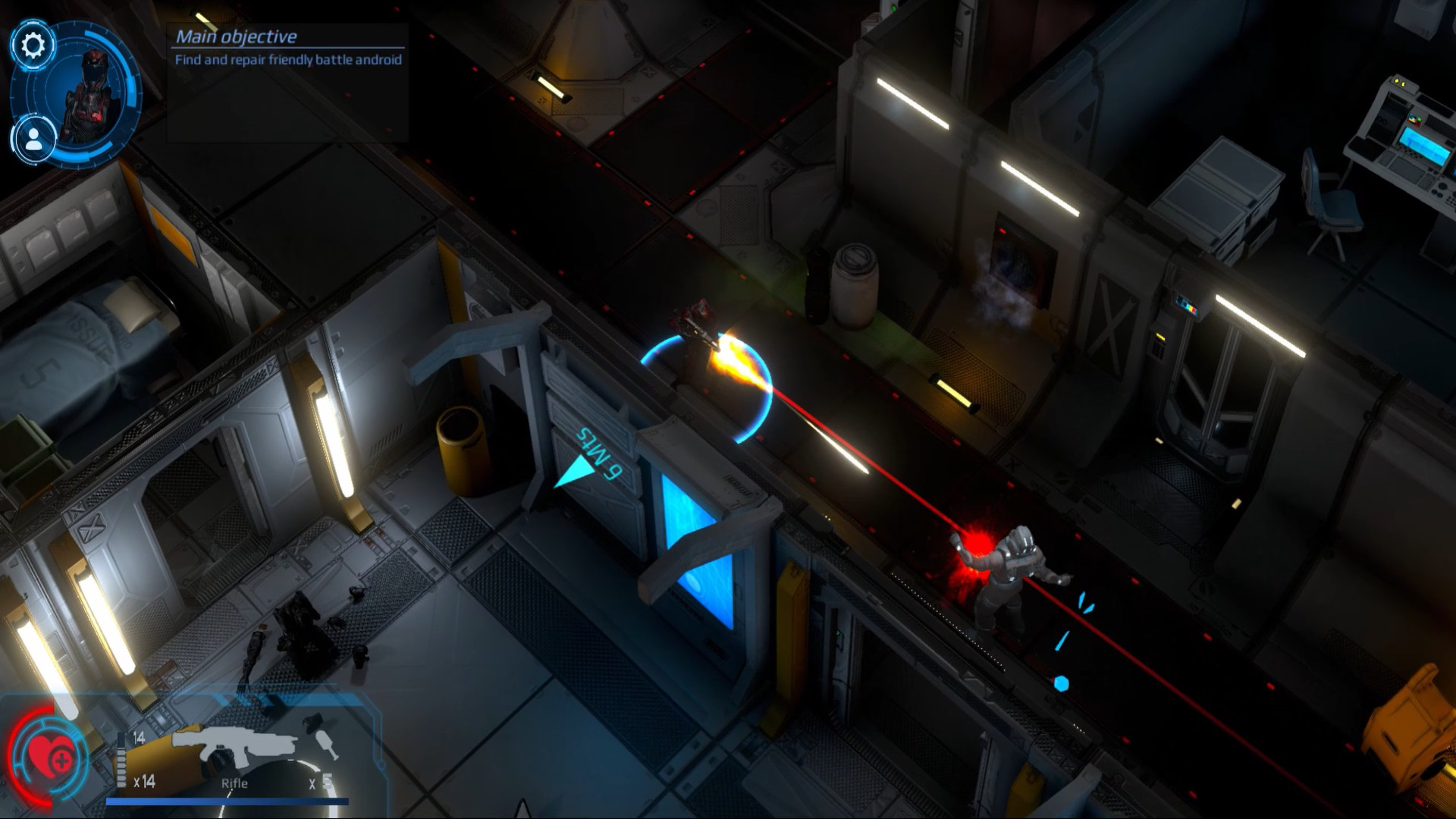Click the blue exclamation alert marker
The image size is (1456, 819).
coord(1062,646)
